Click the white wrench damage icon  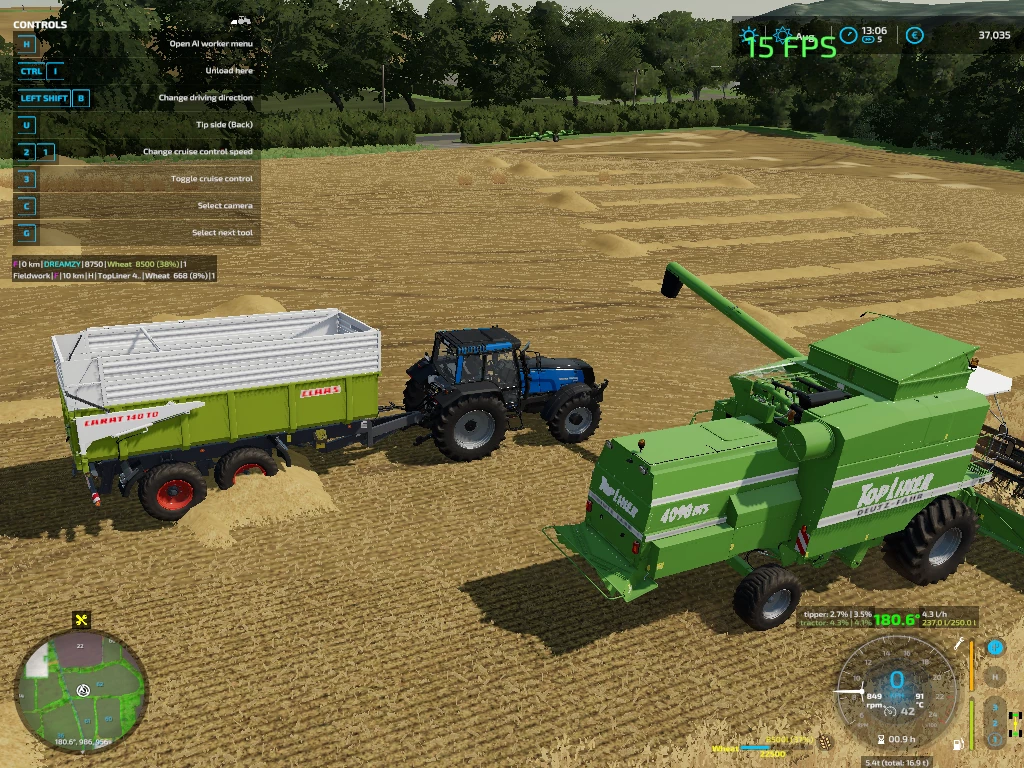(x=959, y=644)
